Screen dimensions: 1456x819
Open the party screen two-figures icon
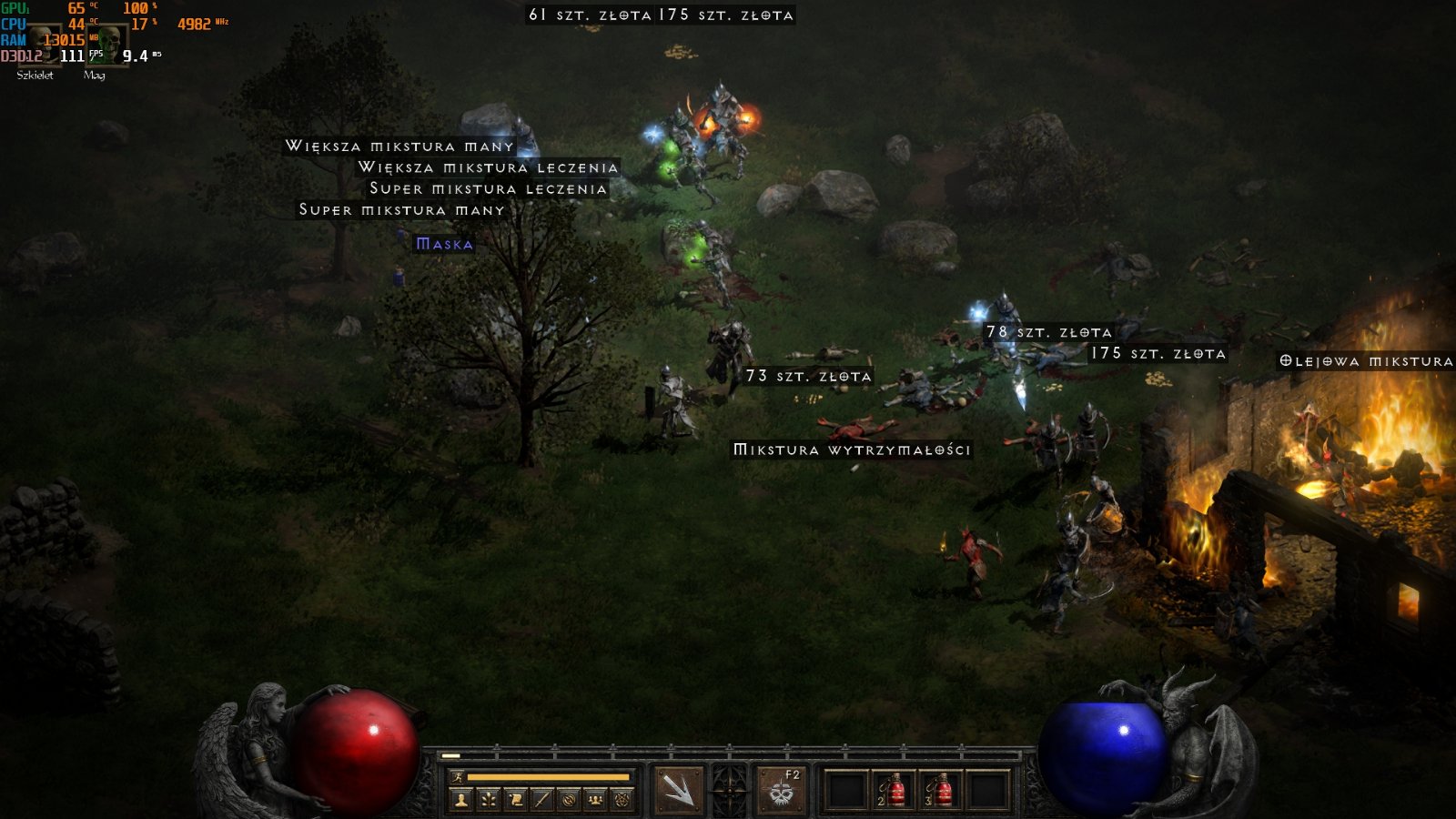point(595,800)
